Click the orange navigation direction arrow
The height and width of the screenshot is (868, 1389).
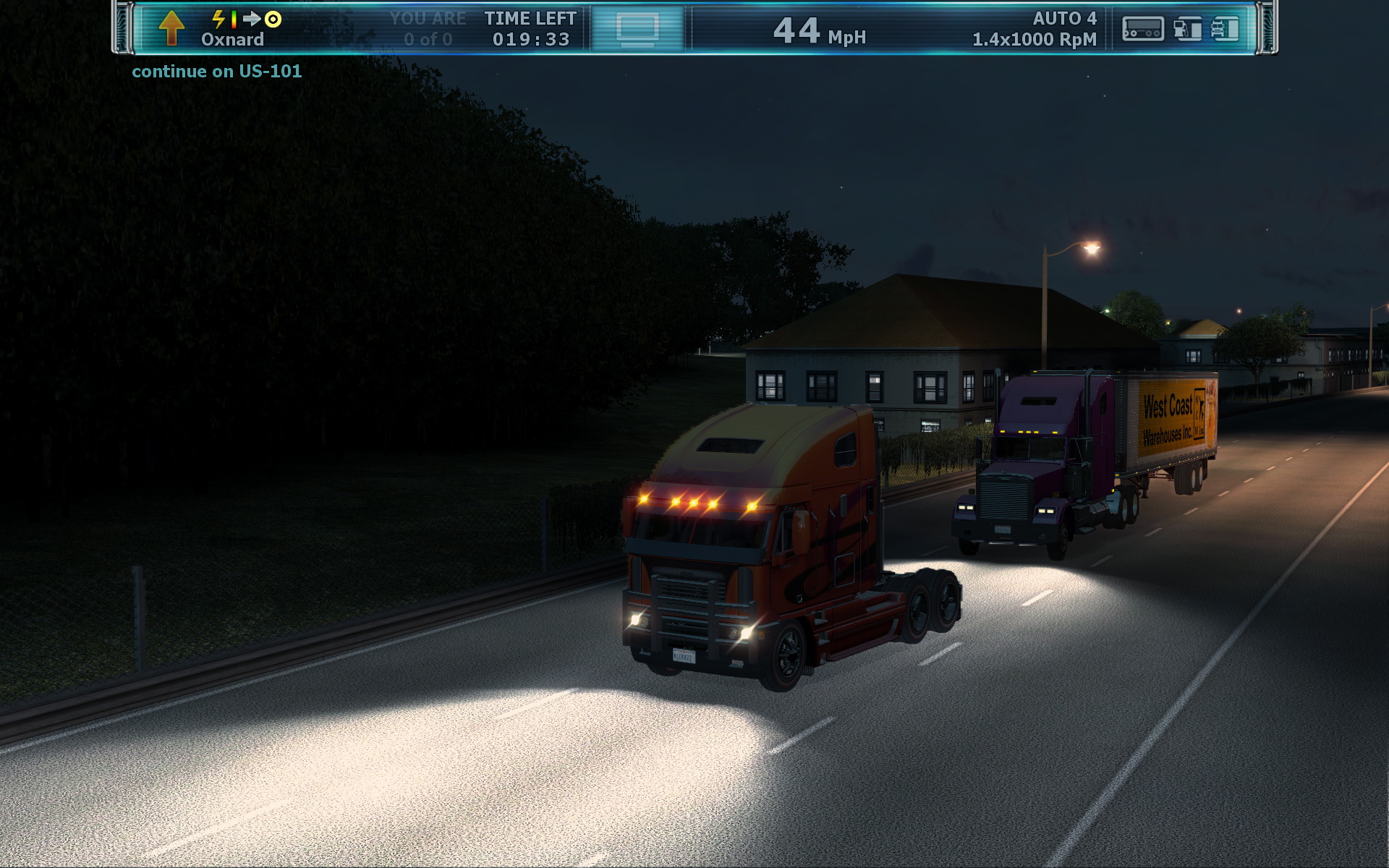(x=171, y=28)
